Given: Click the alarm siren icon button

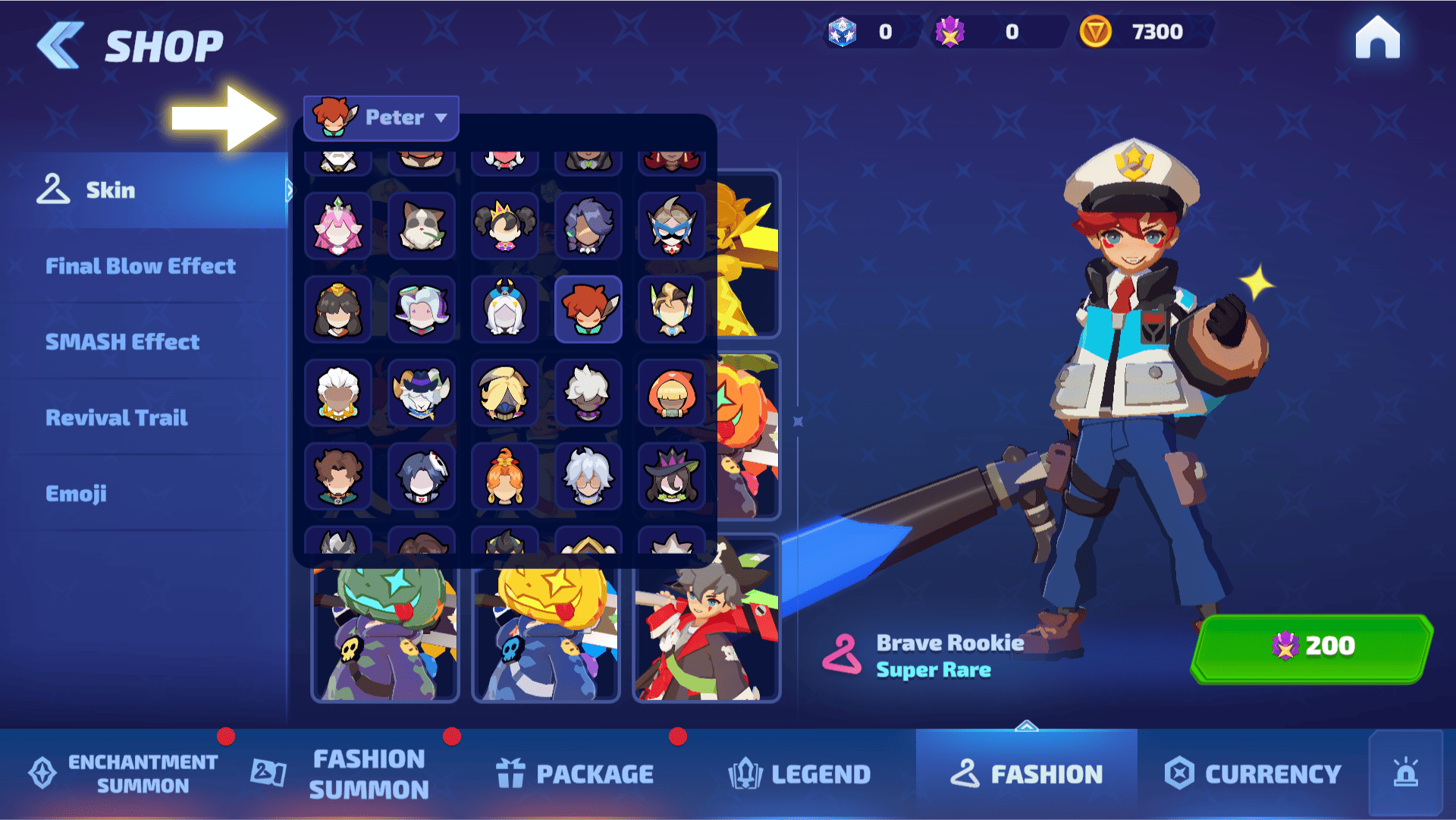Looking at the screenshot, I should coord(1405,774).
